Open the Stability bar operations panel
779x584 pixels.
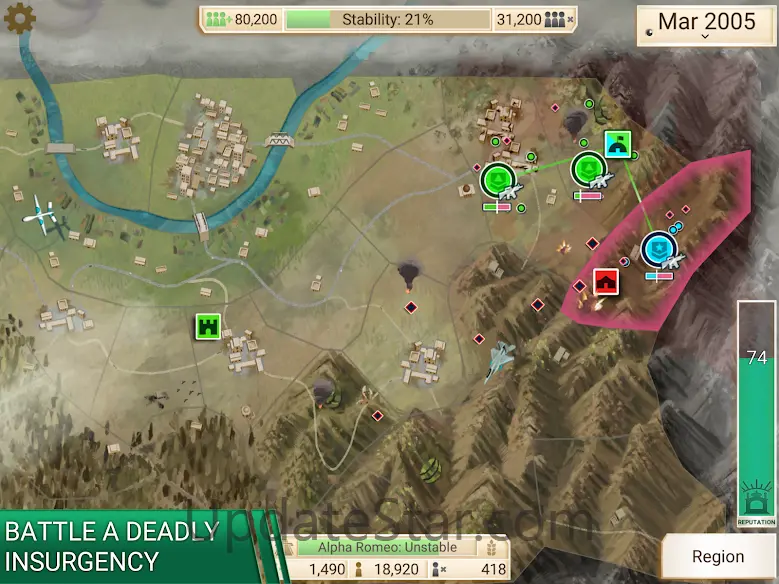point(387,19)
